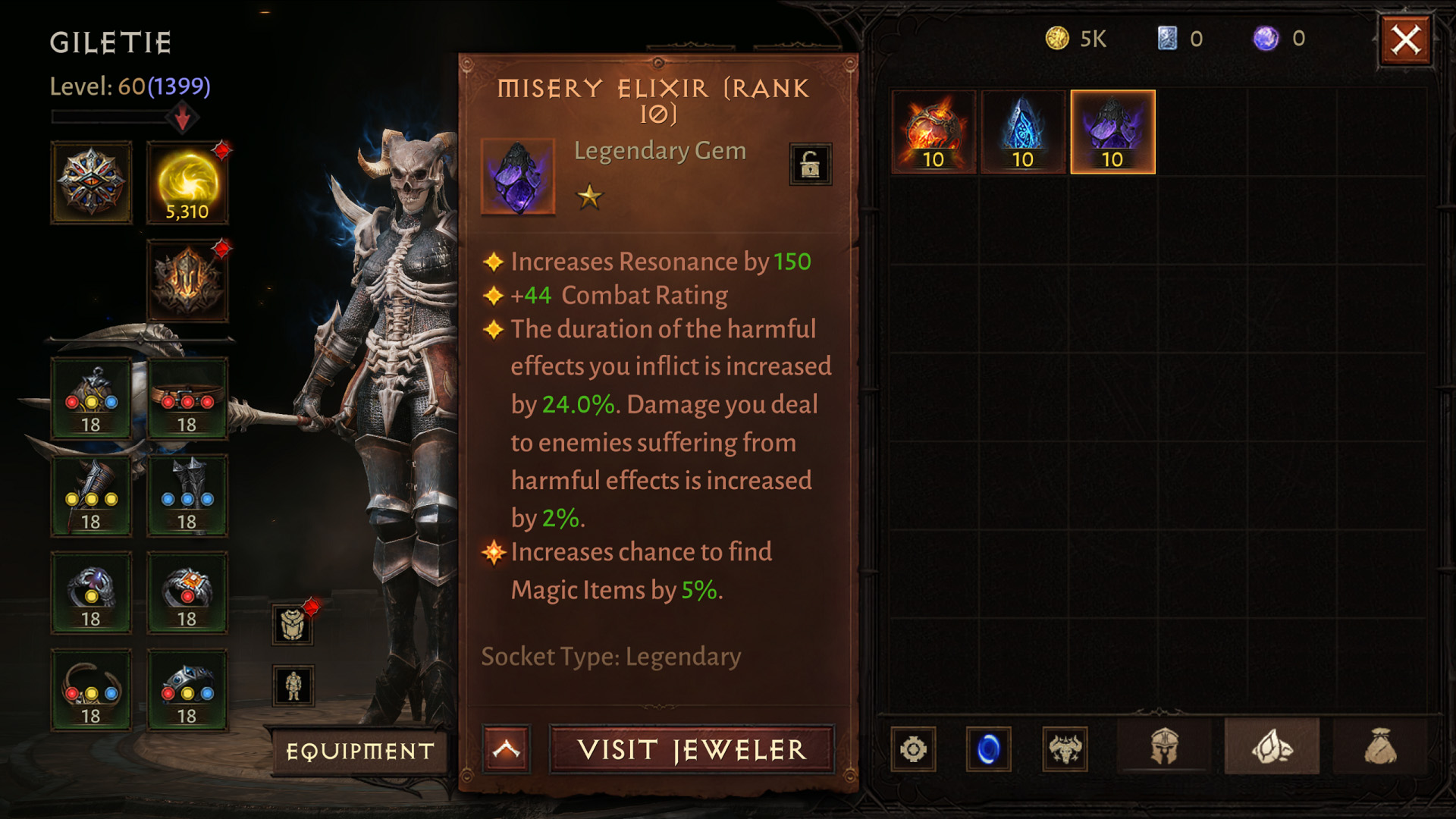The image size is (1456, 819).
Task: Switch to the pouch bag tab
Action: (x=1379, y=748)
